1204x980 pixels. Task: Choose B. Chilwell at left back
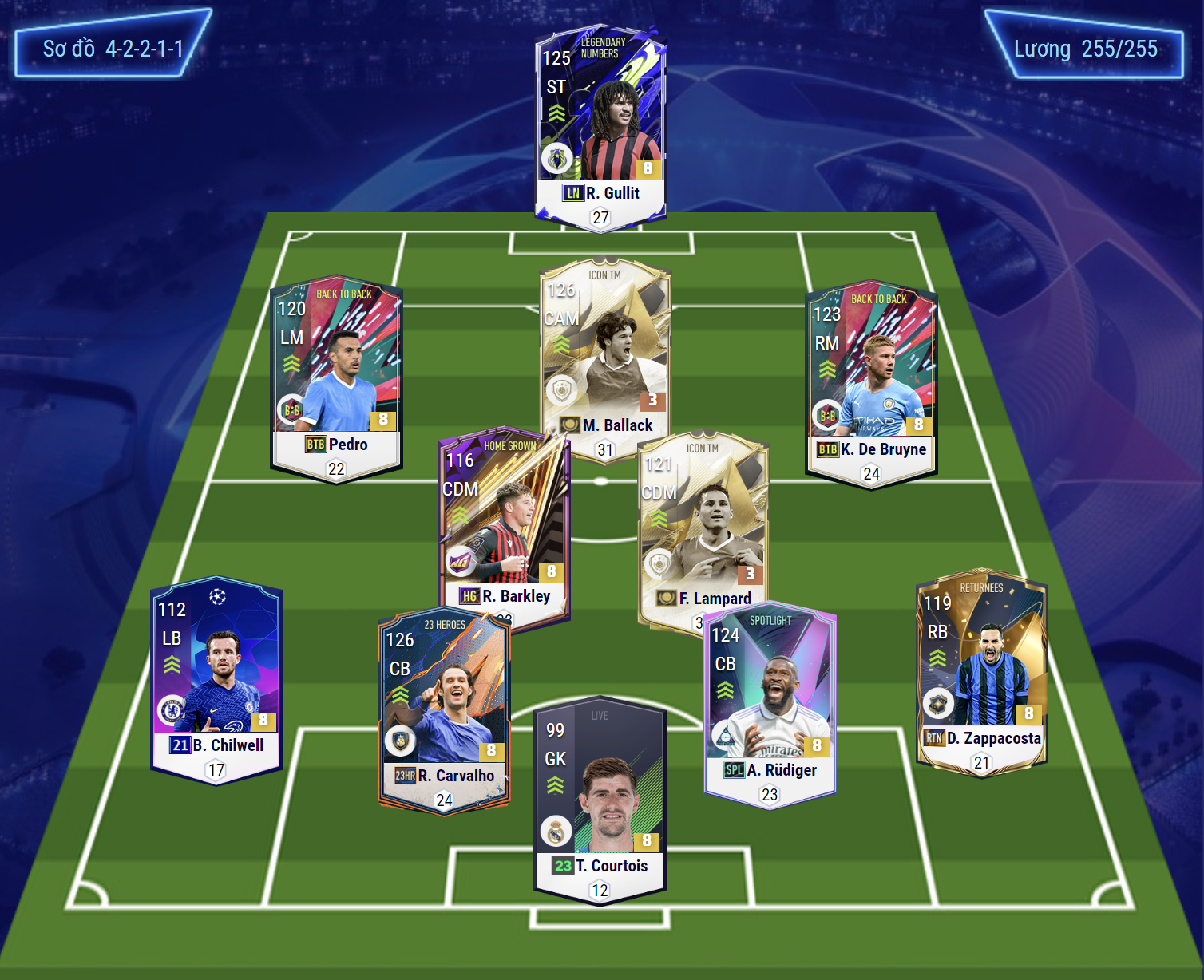216,678
